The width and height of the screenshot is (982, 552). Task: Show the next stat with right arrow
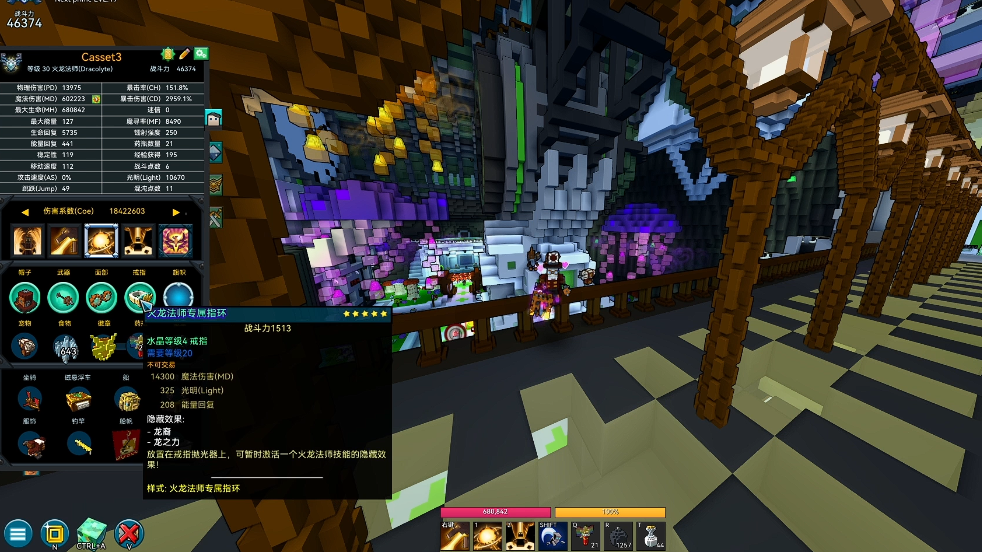pos(177,212)
